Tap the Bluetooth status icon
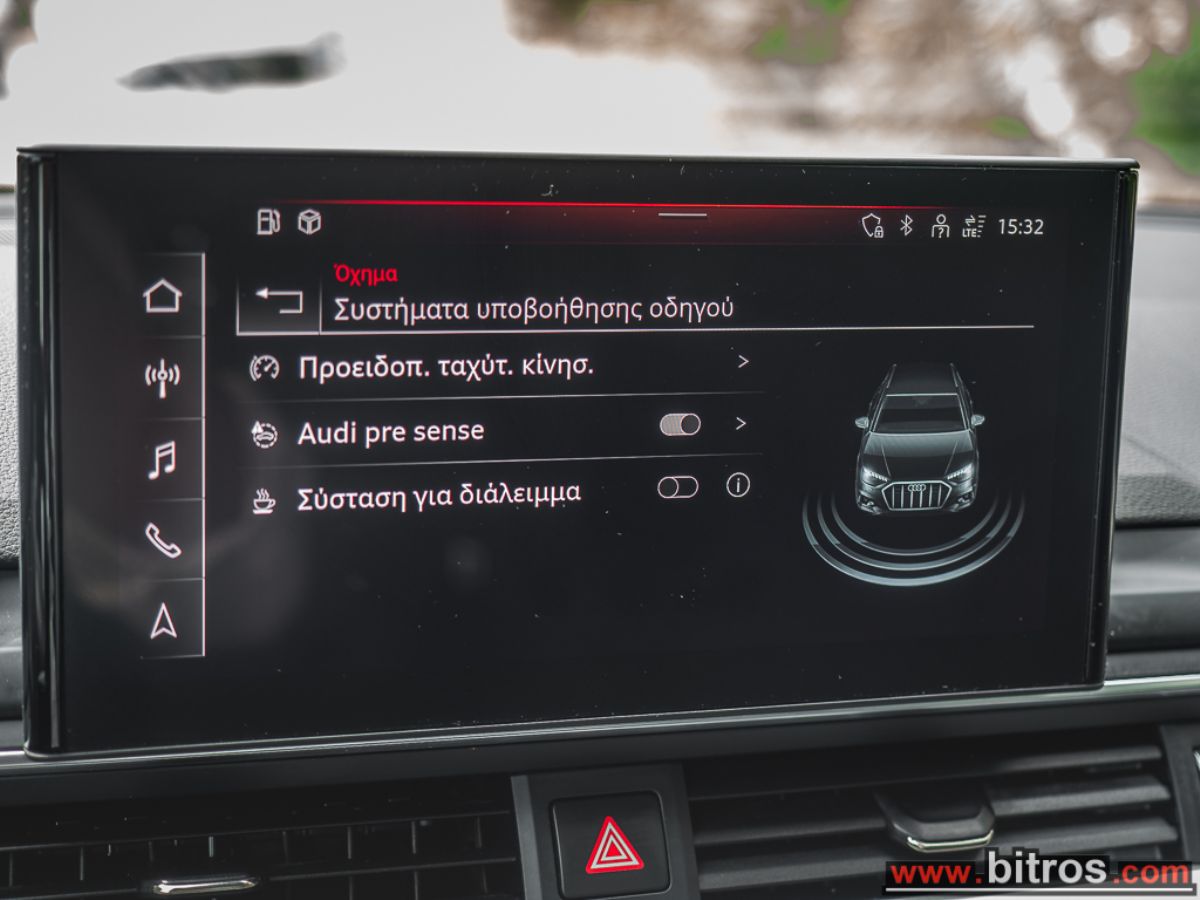The image size is (1200, 900). (906, 226)
